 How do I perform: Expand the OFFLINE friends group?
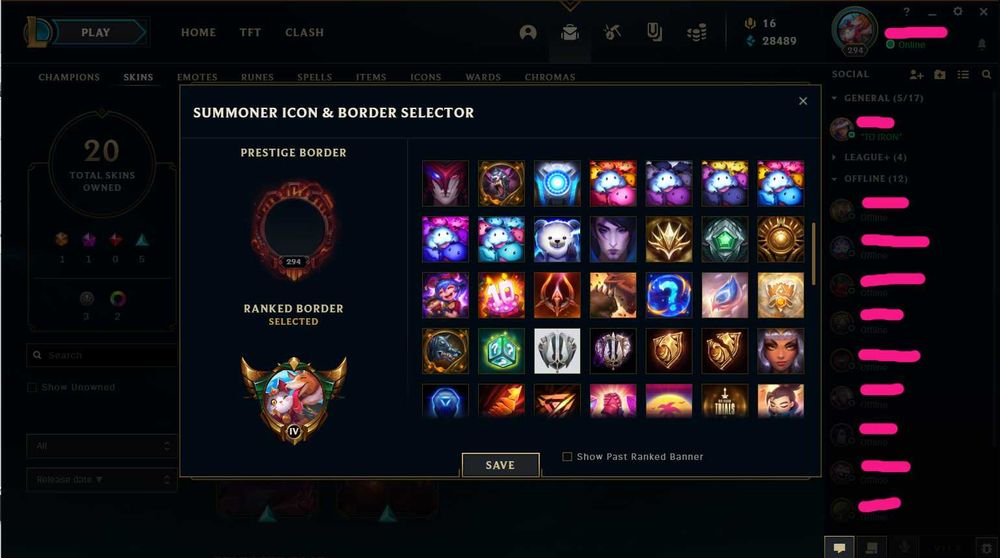(x=865, y=179)
